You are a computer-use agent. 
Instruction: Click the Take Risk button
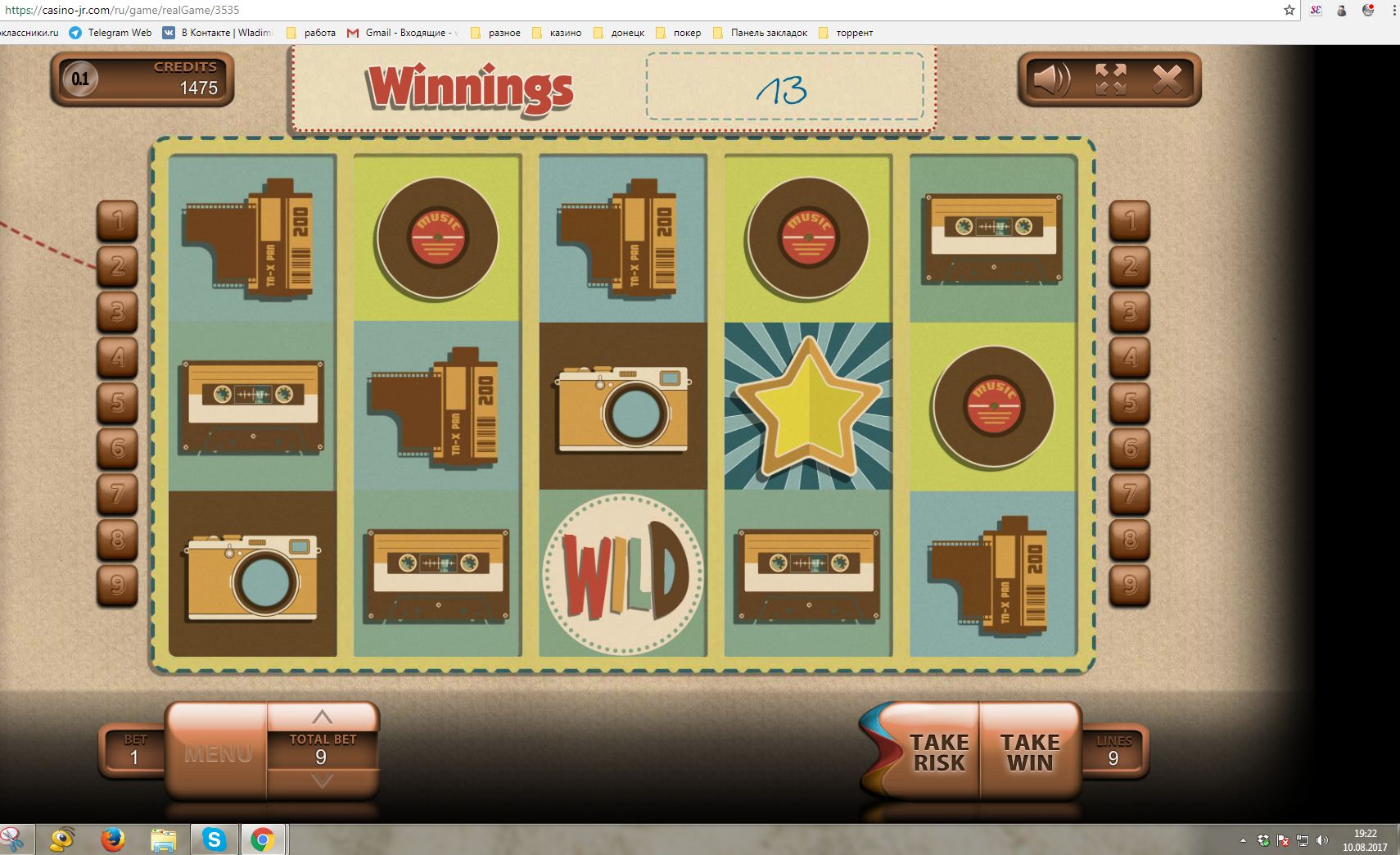click(938, 752)
